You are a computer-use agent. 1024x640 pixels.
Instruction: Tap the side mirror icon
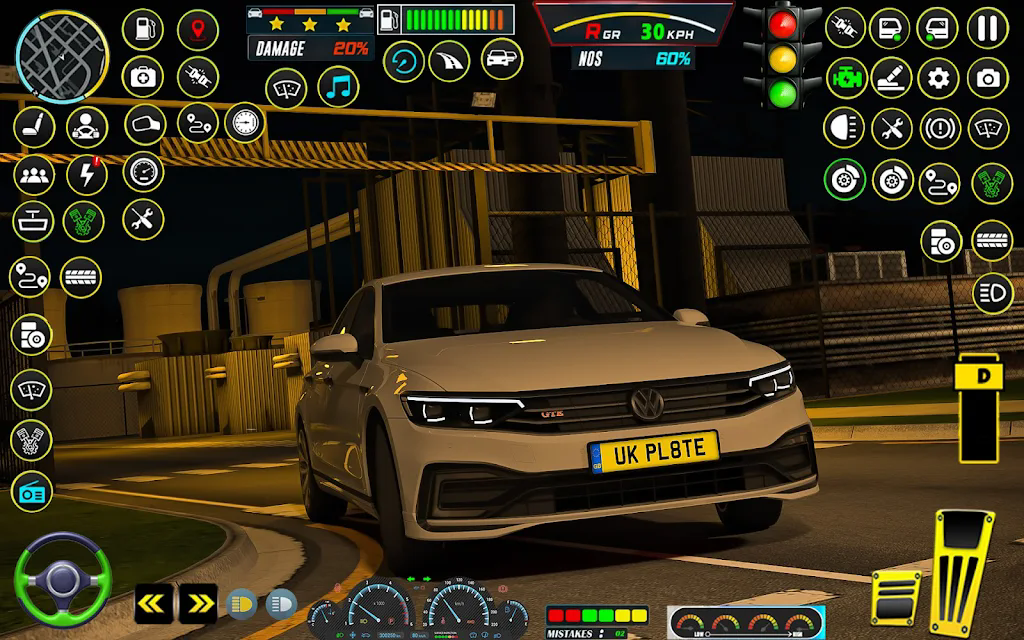(x=144, y=125)
